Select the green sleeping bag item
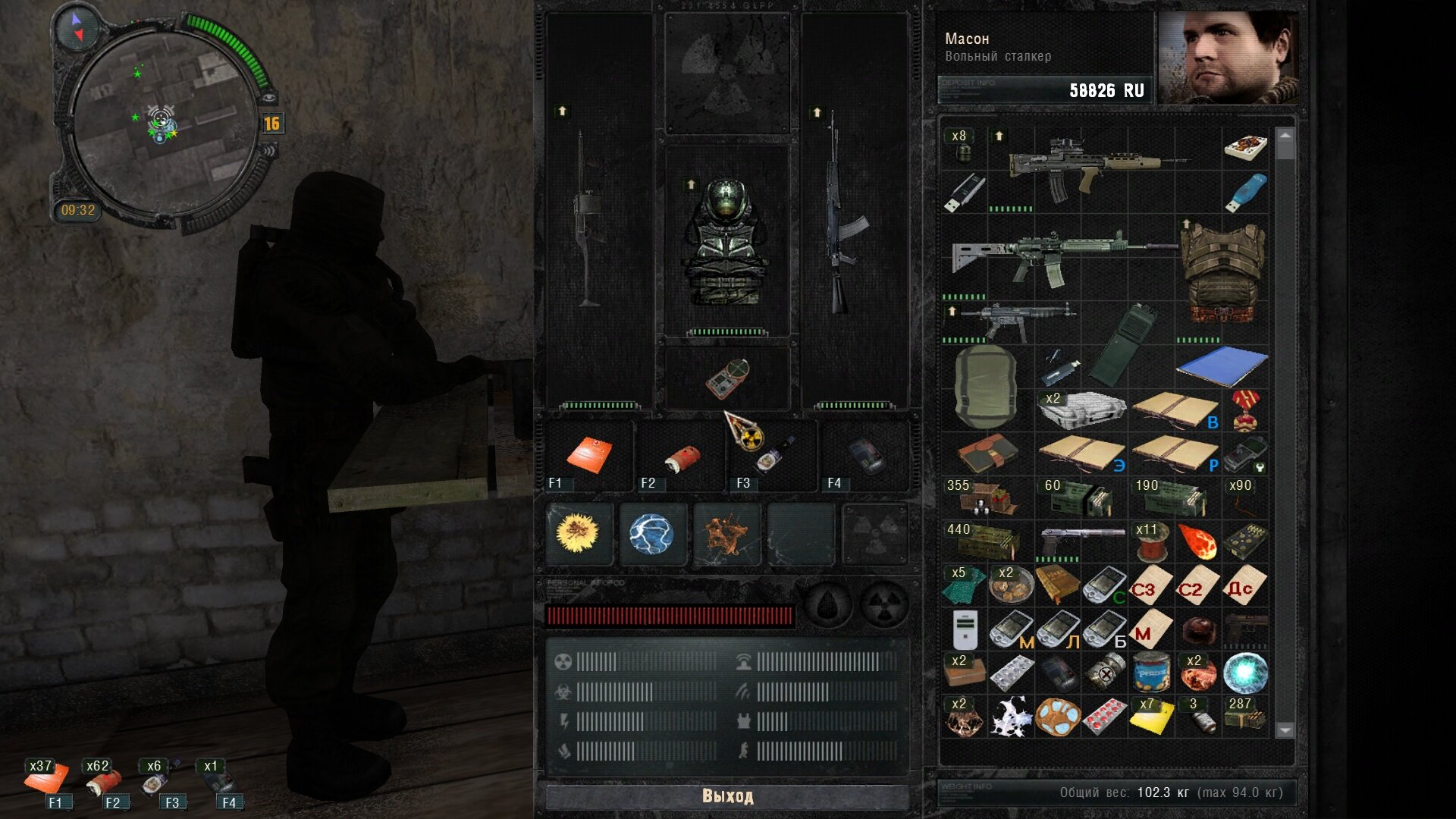The image size is (1456, 819). coord(984,387)
